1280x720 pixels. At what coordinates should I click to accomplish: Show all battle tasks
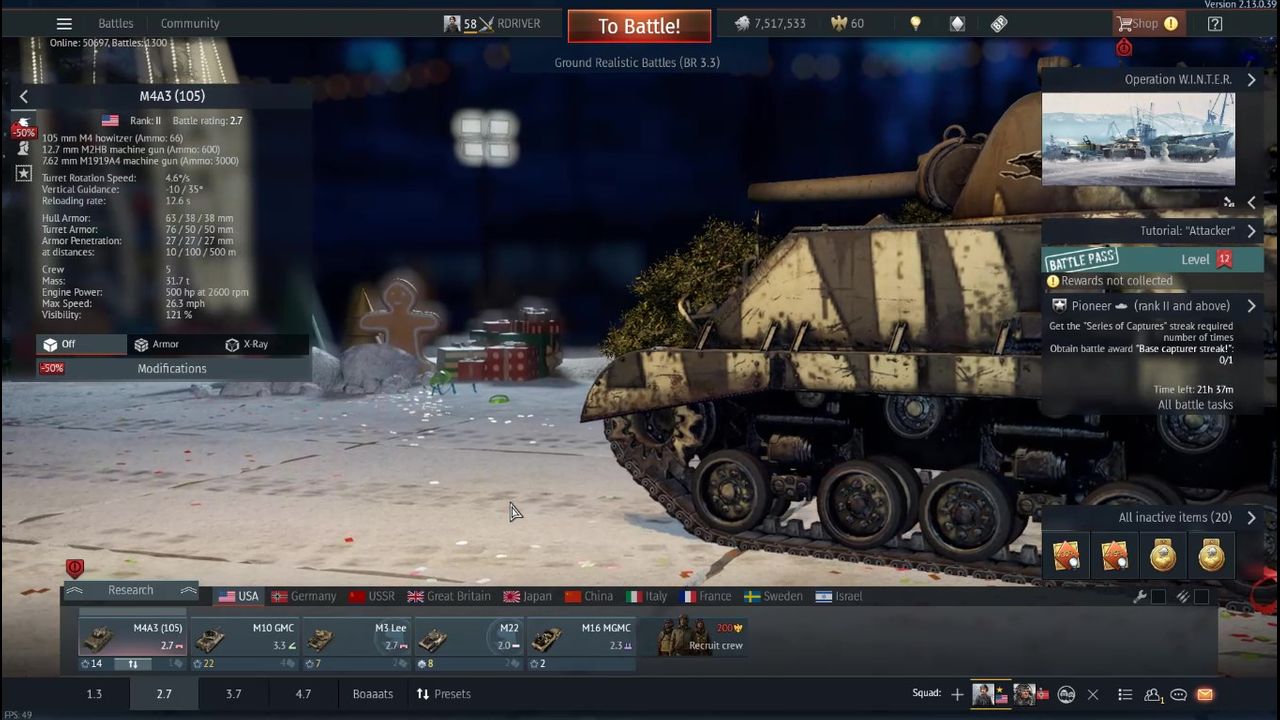[1195, 405]
